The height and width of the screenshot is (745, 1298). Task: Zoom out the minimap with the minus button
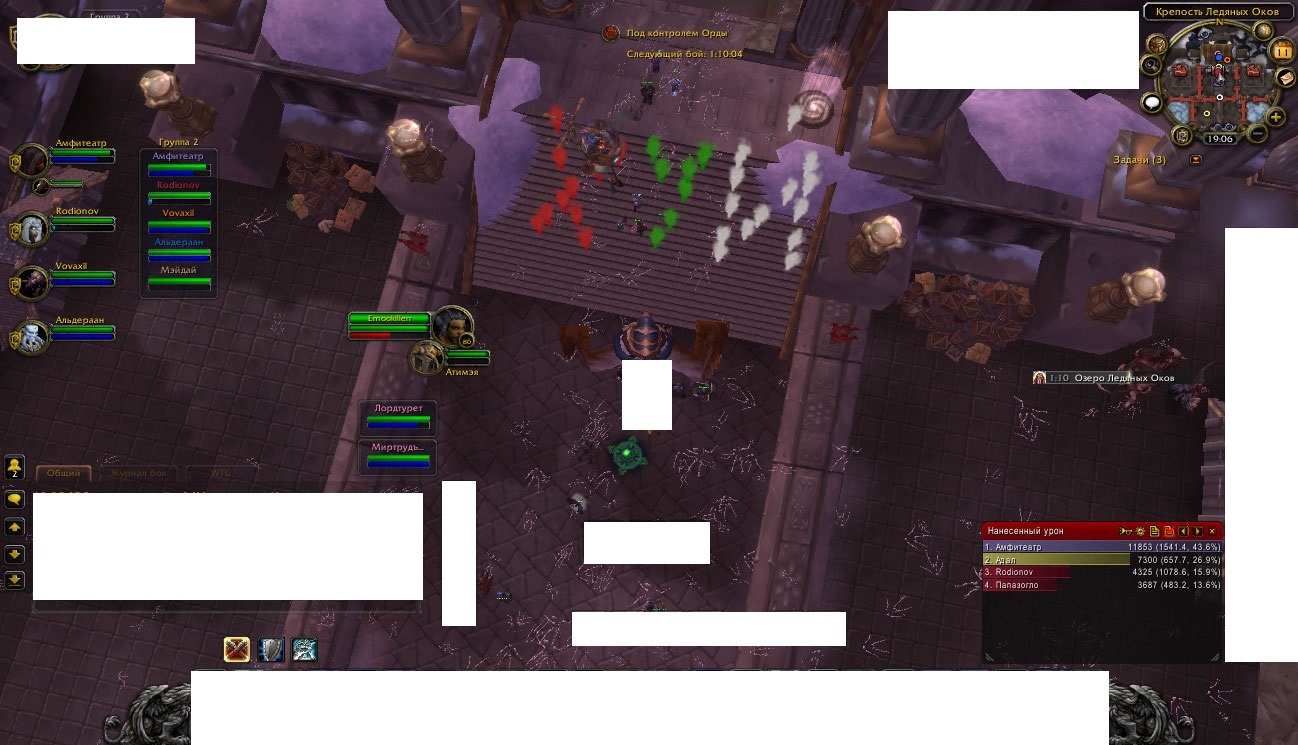click(1257, 133)
